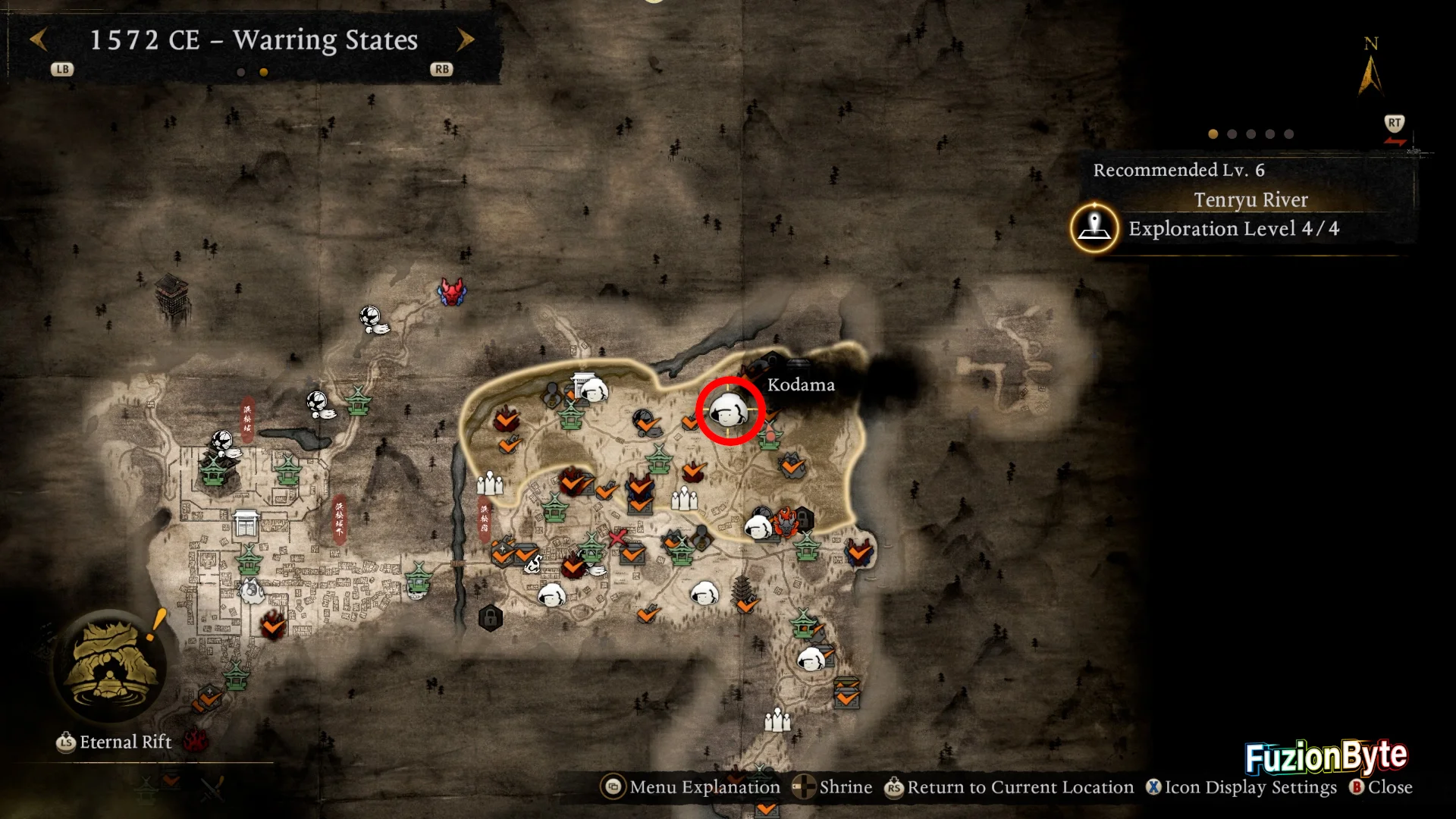This screenshot has height=819, width=1456.
Task: Select the red oni mask map marker with blue outline
Action: [x=451, y=291]
